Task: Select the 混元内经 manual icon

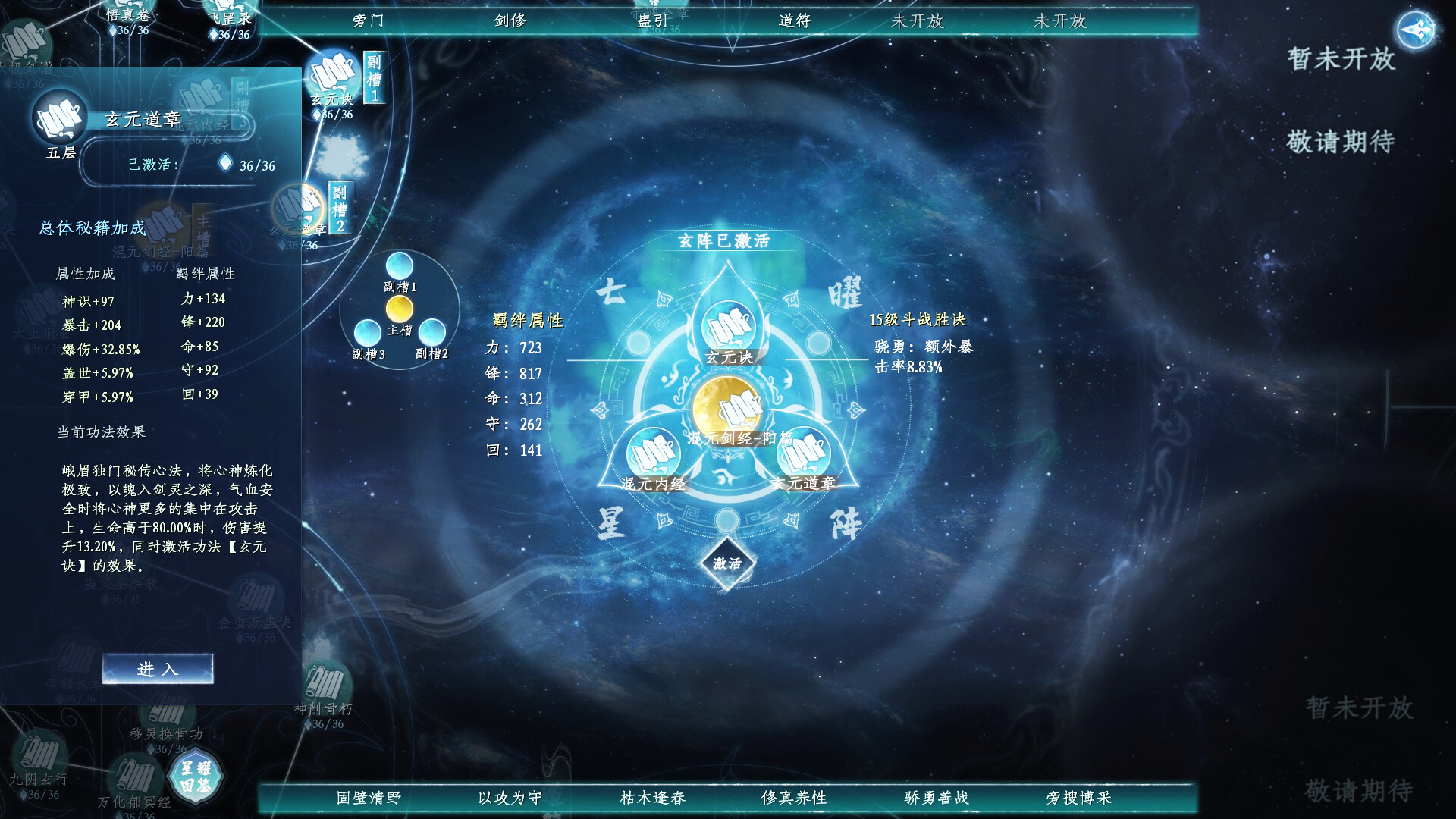Action: tap(654, 453)
